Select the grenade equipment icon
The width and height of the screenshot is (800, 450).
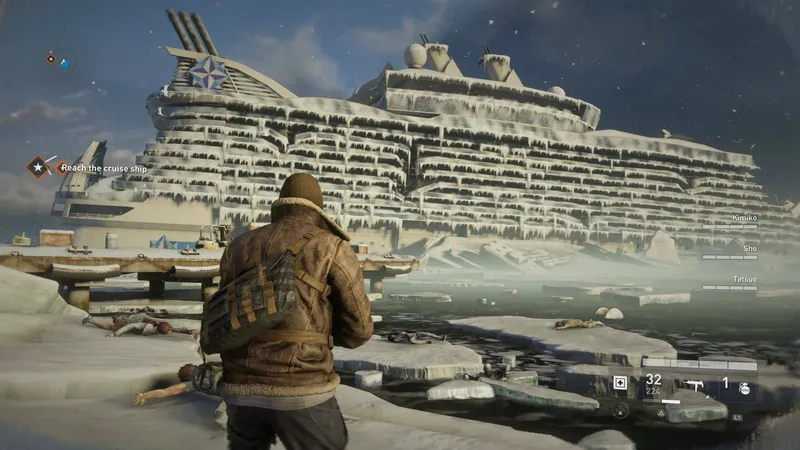click(745, 387)
